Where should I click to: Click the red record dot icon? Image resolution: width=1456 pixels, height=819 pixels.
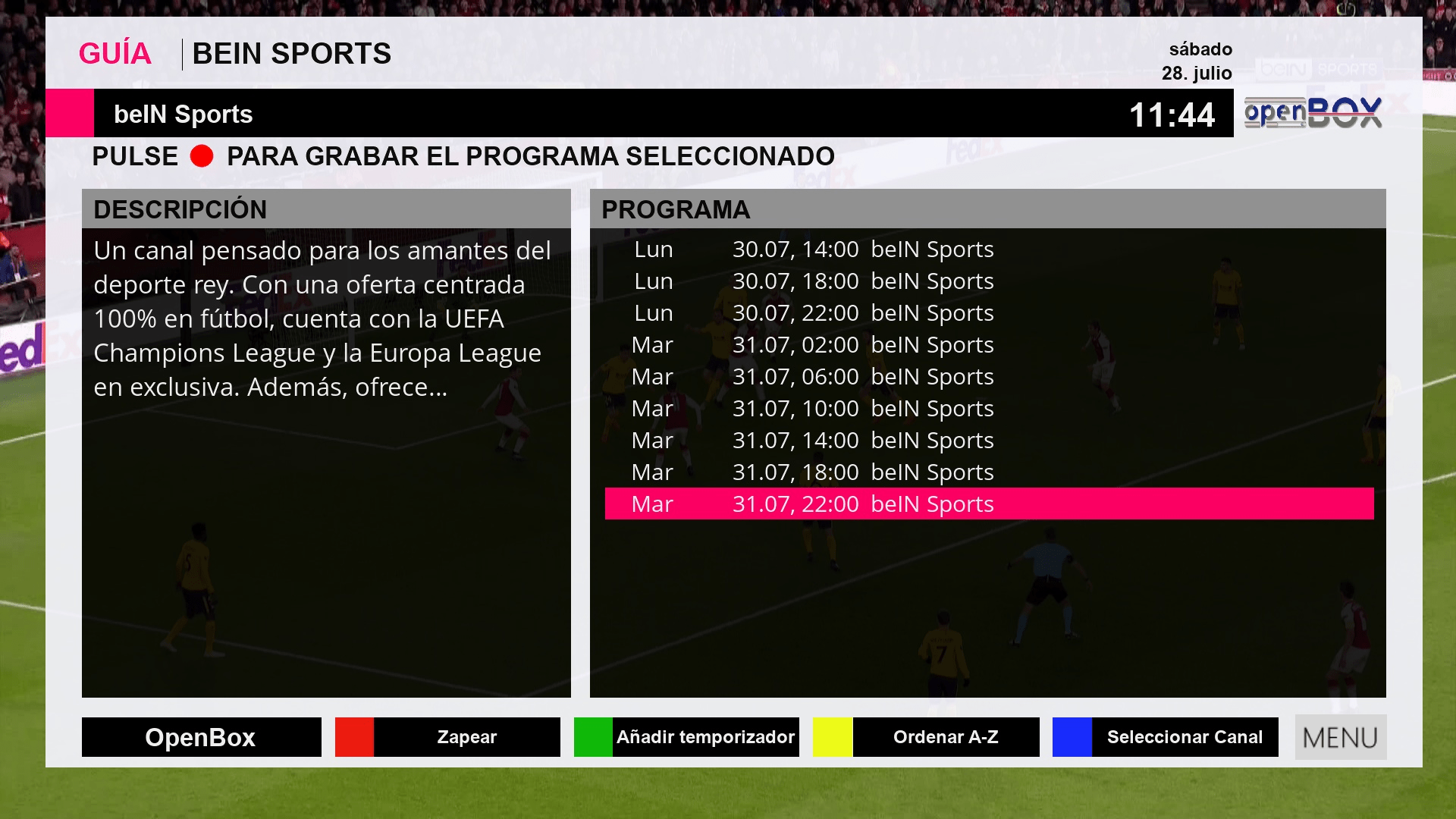pos(202,157)
